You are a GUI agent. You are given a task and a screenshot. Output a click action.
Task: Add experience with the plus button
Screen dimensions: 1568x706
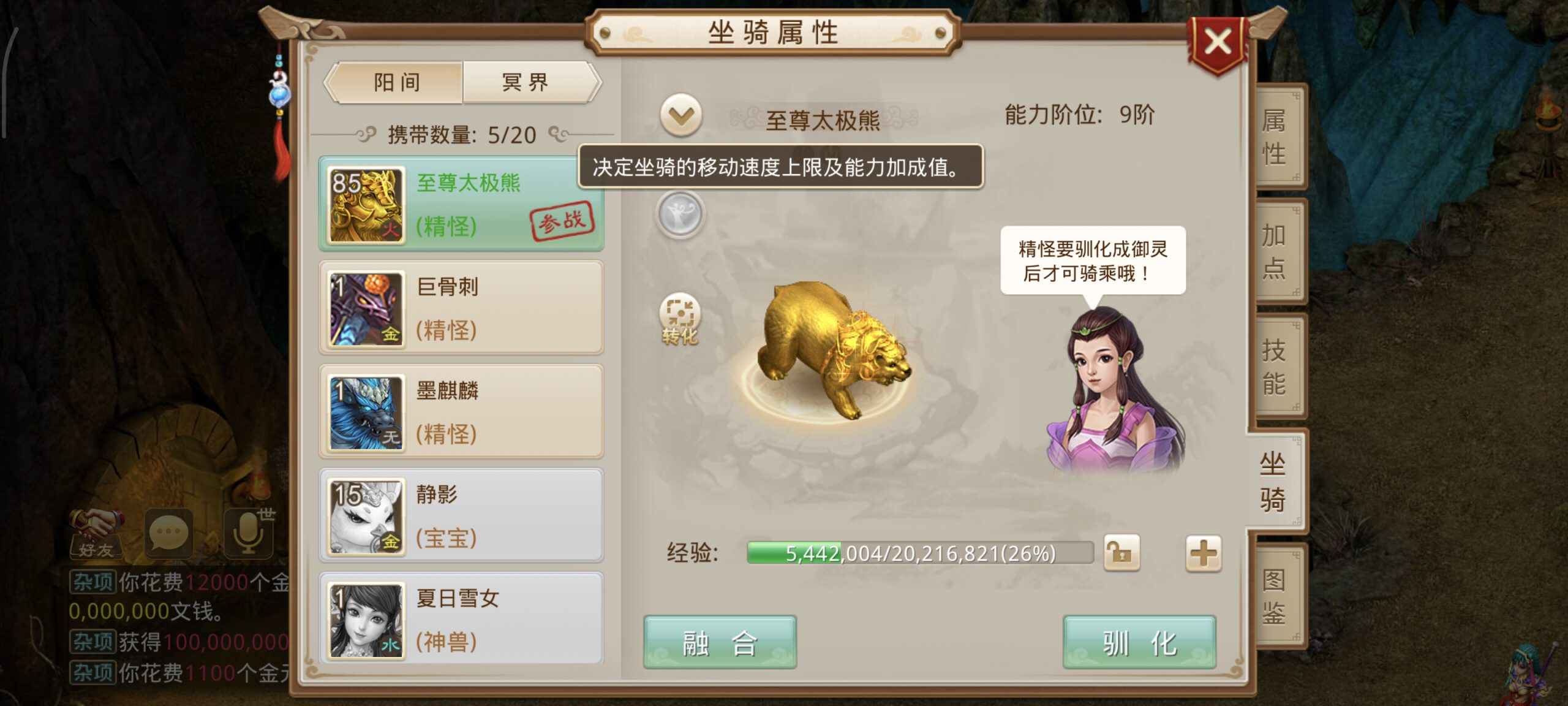point(1203,554)
